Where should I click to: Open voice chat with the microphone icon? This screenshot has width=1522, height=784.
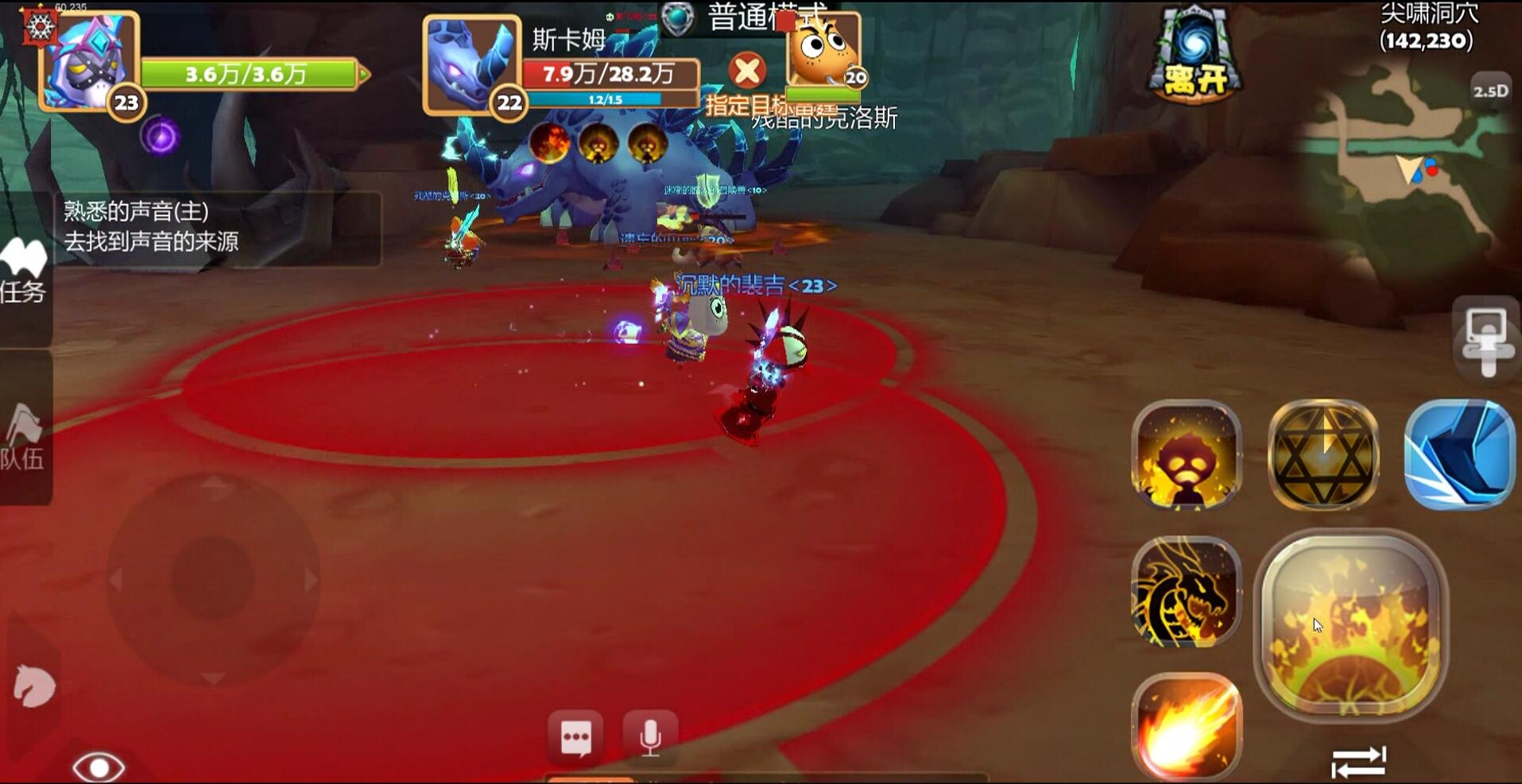[650, 736]
